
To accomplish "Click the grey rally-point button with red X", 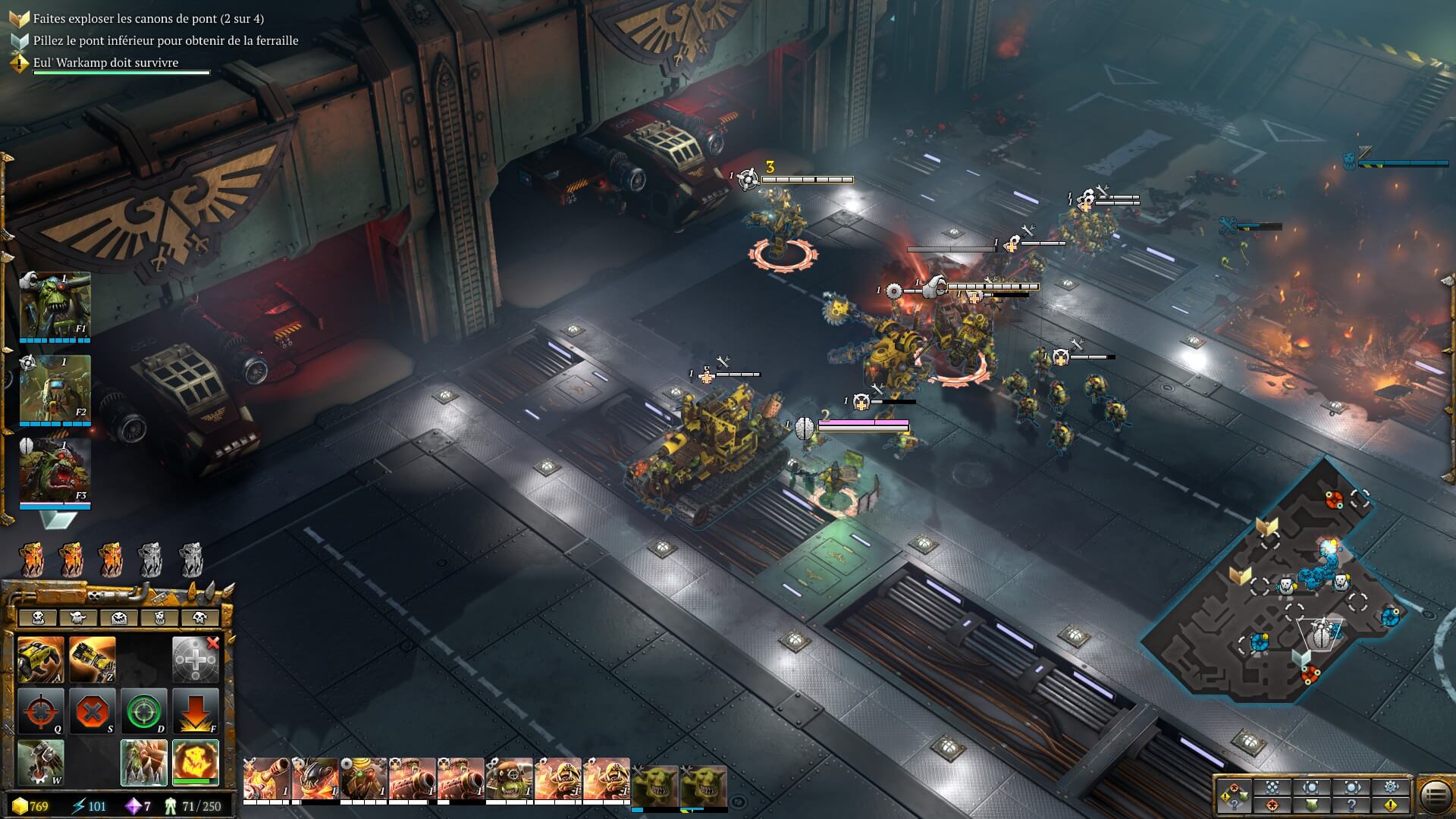I will coord(196,660).
